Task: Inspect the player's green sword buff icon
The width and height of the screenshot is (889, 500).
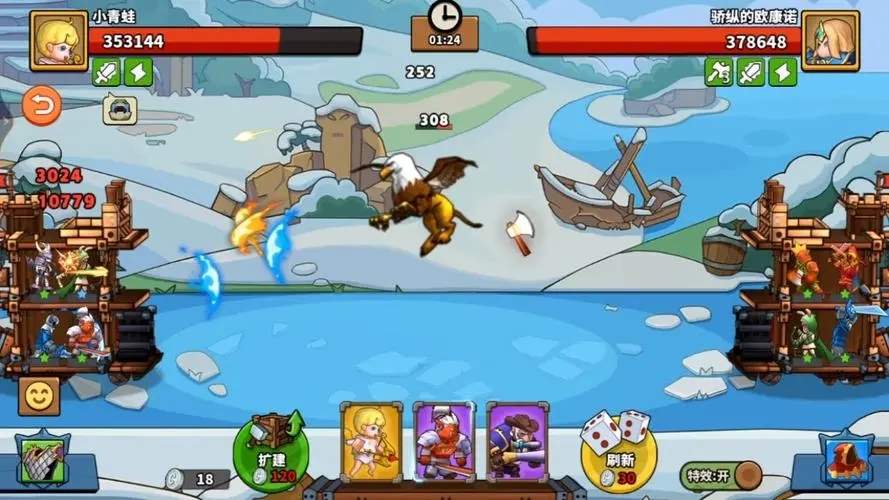Action: [106, 72]
